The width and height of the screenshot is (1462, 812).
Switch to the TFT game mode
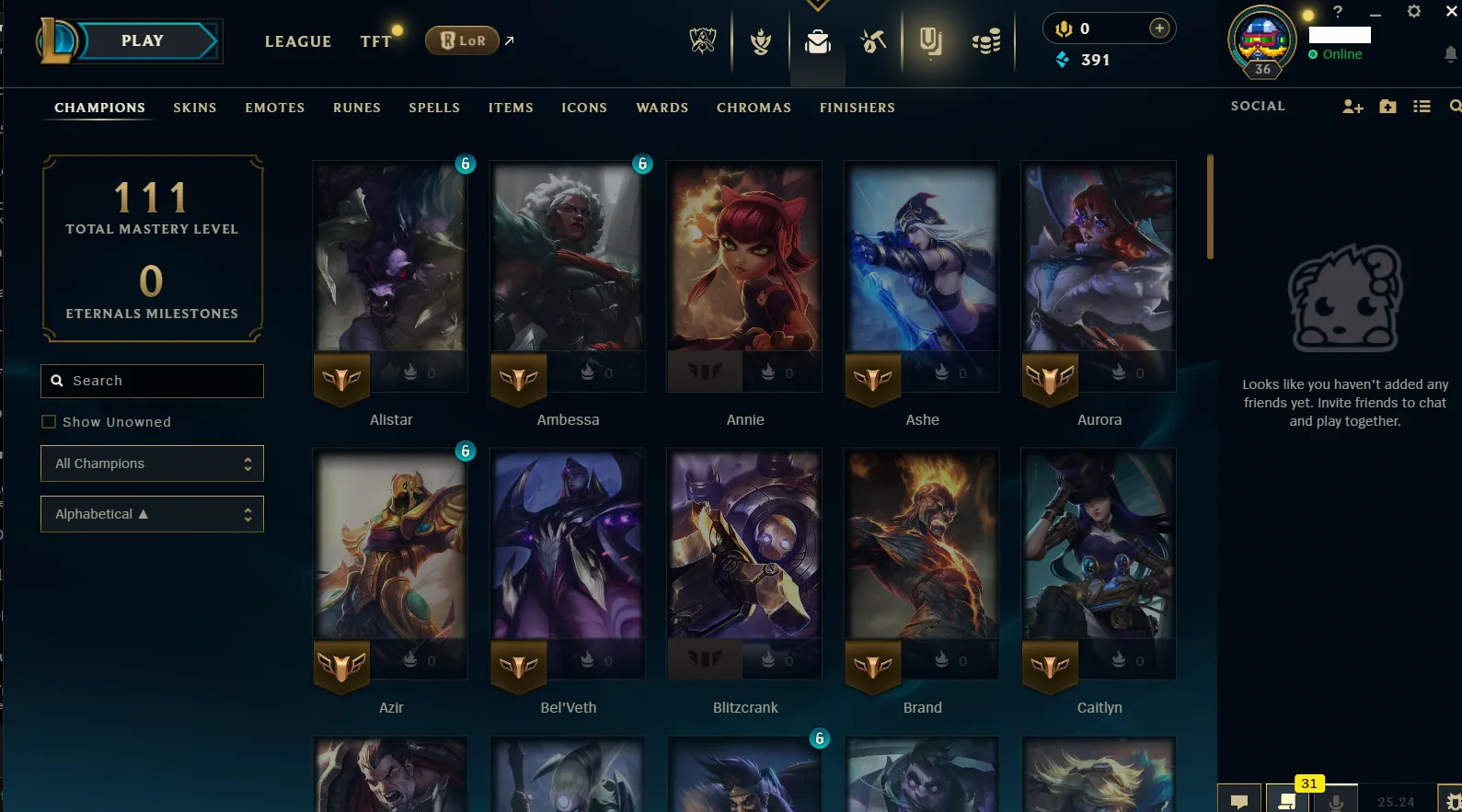pos(375,40)
